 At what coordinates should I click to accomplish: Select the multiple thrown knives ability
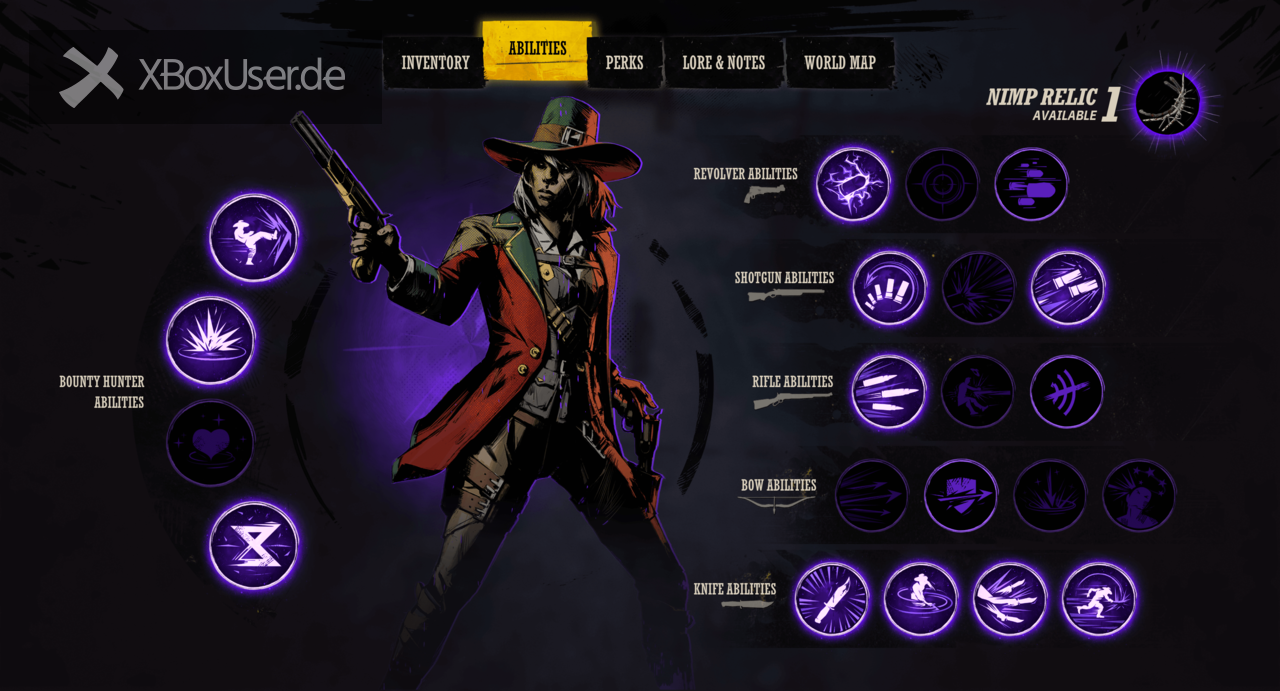point(1010,600)
